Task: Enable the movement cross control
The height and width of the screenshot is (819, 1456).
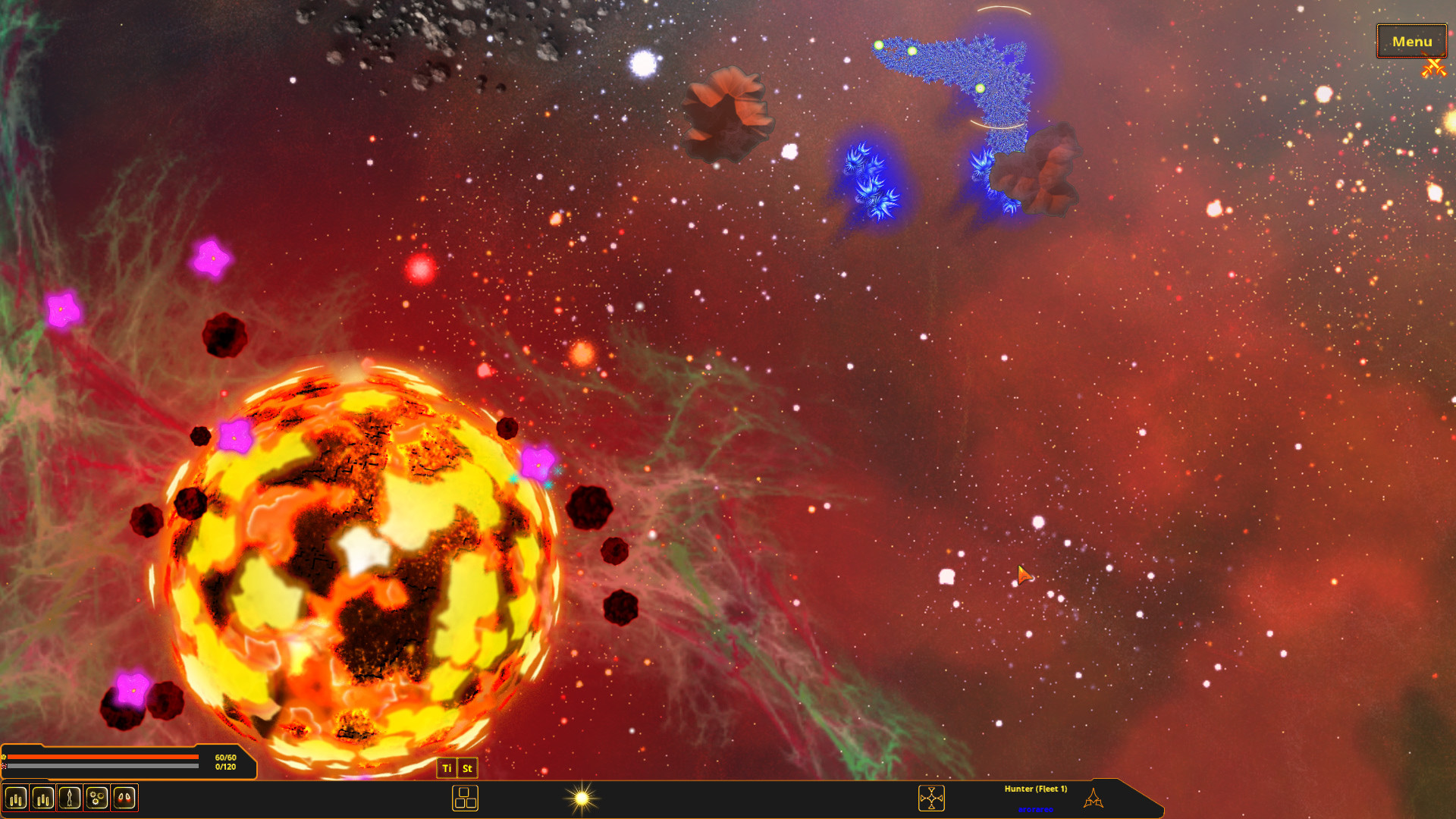Action: (931, 799)
